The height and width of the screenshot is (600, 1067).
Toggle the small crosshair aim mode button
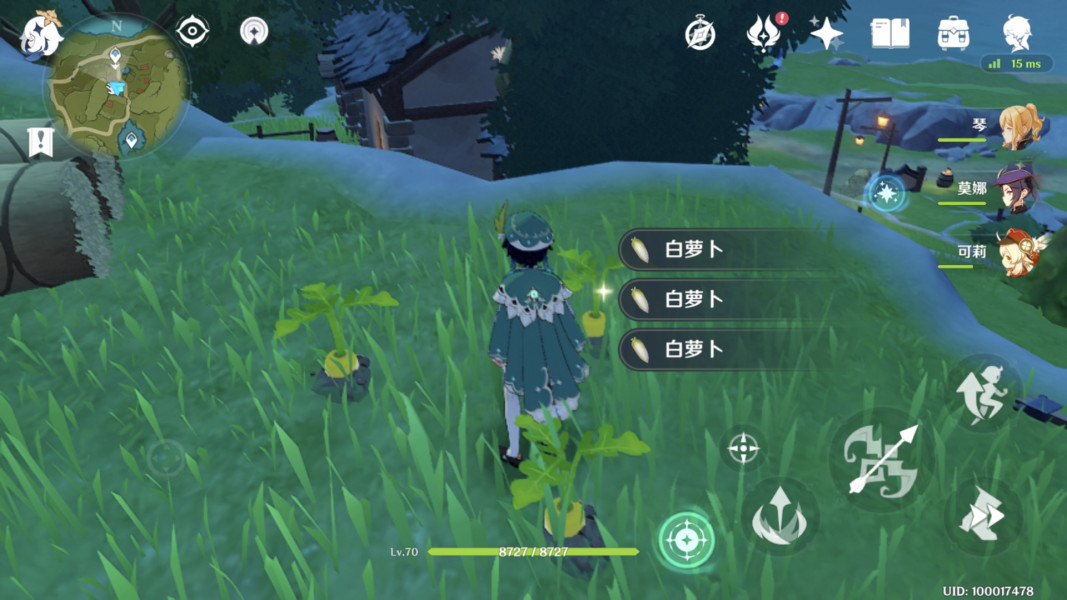[743, 449]
